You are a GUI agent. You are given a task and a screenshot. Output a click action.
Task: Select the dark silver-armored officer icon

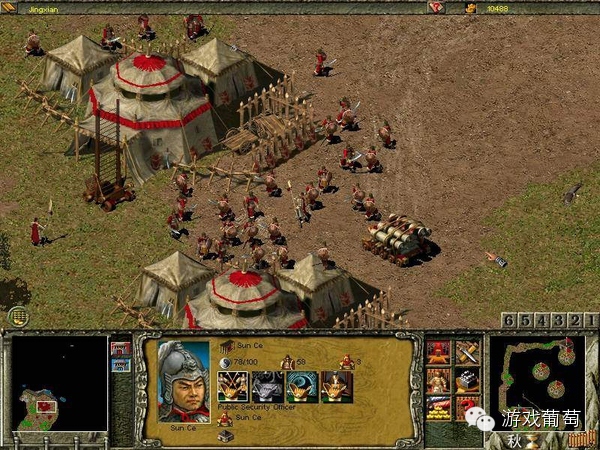click(x=267, y=386)
